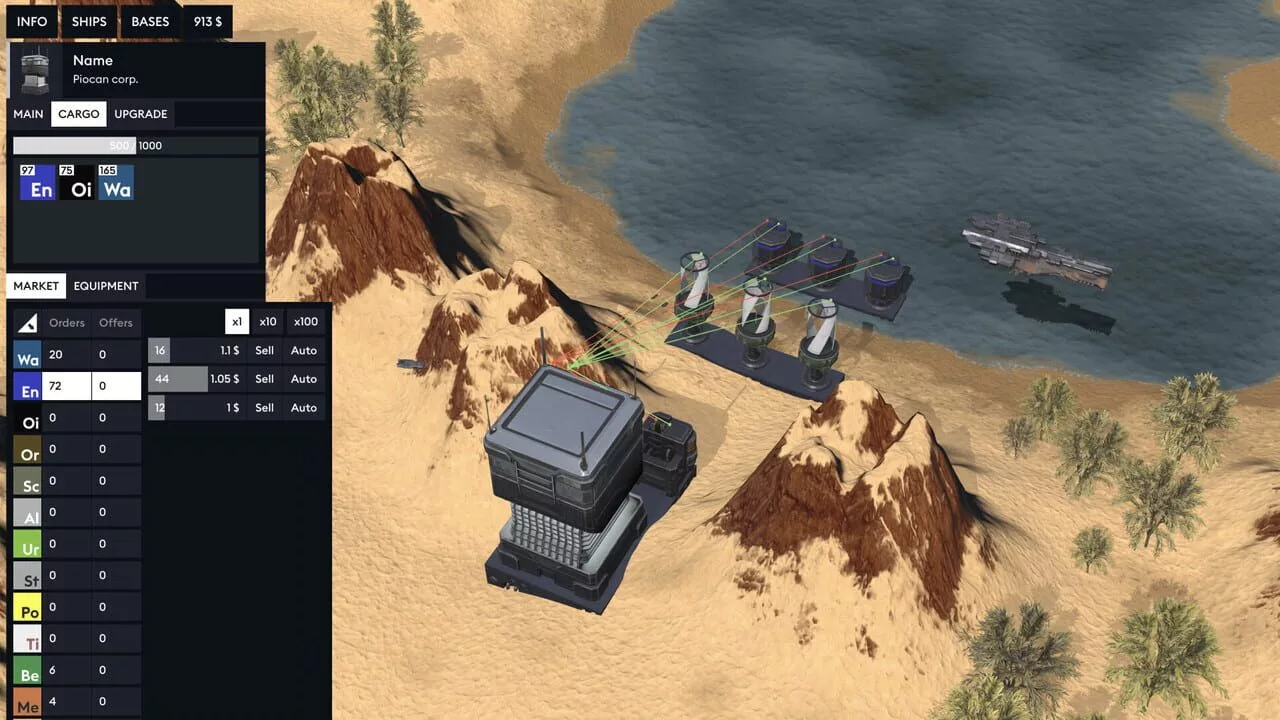Show the MARKET tab
1280x720 pixels.
click(36, 286)
